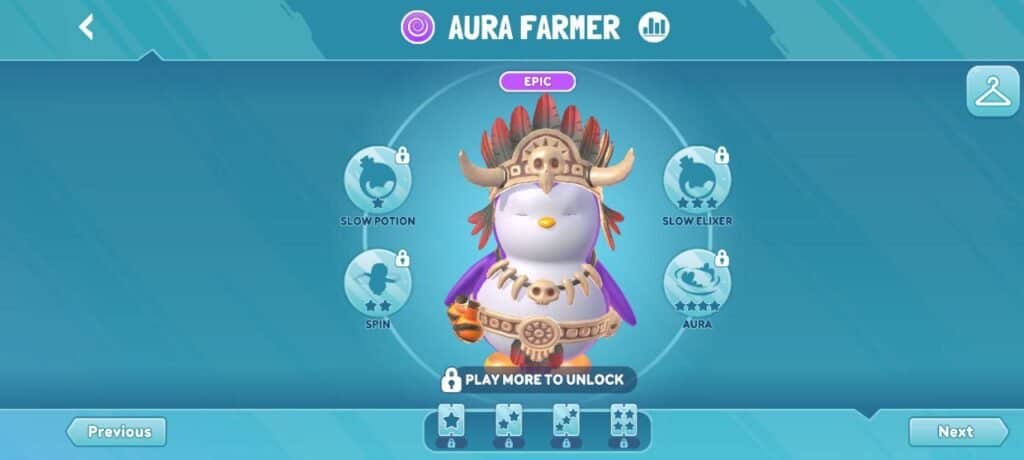
Task: Go back with the top-left arrow
Action: [86, 27]
